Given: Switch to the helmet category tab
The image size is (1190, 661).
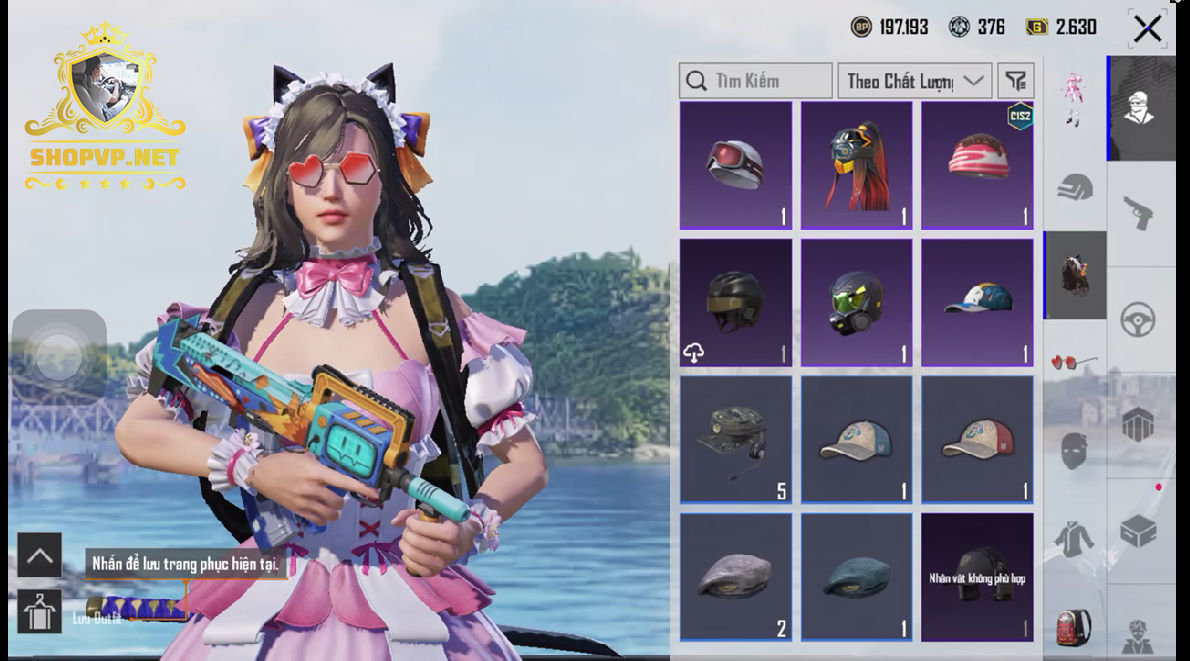Looking at the screenshot, I should point(1075,187).
